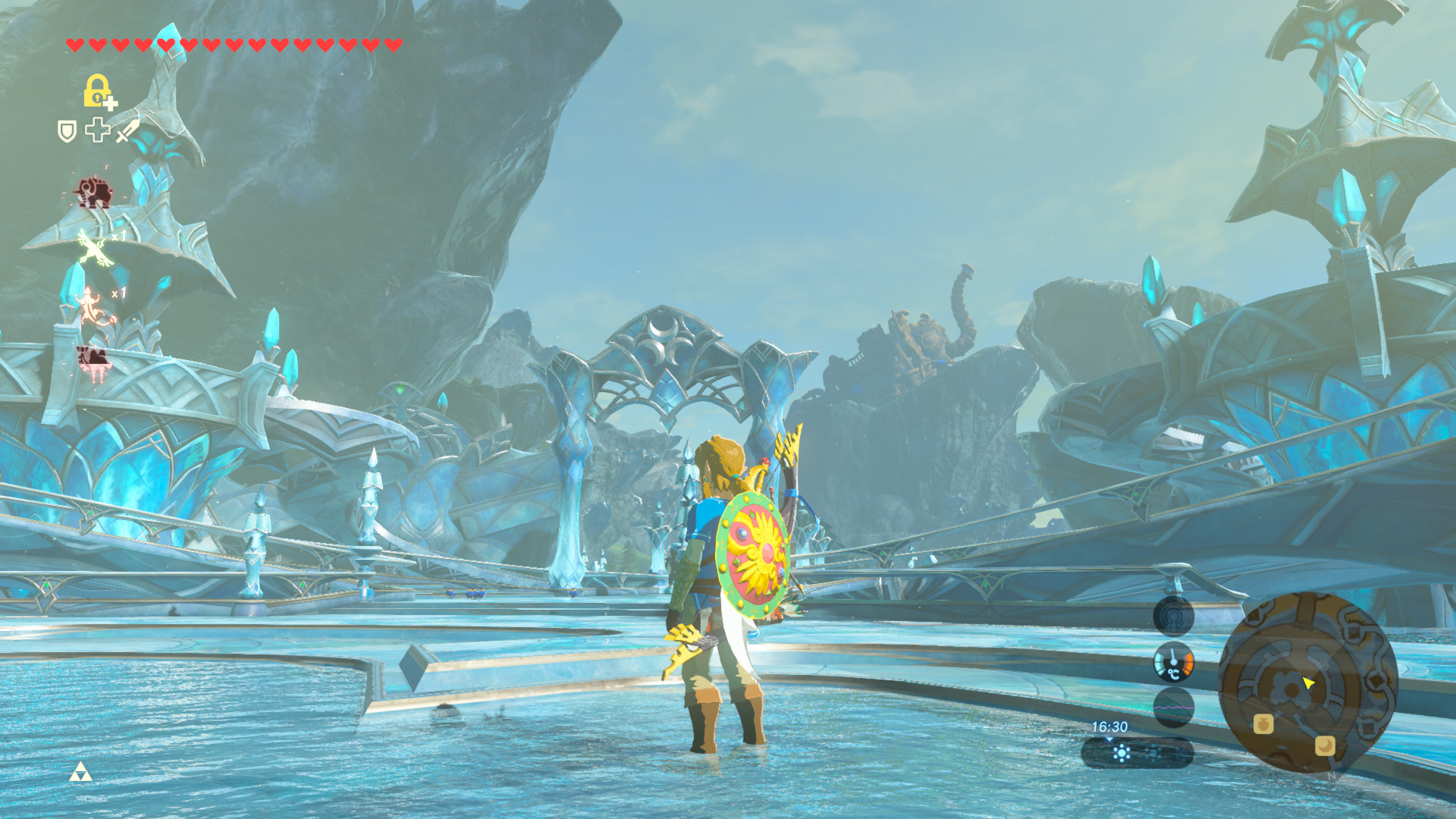Click the pink two-creature tracker icon
Screen dimensions: 1456x819
click(94, 359)
